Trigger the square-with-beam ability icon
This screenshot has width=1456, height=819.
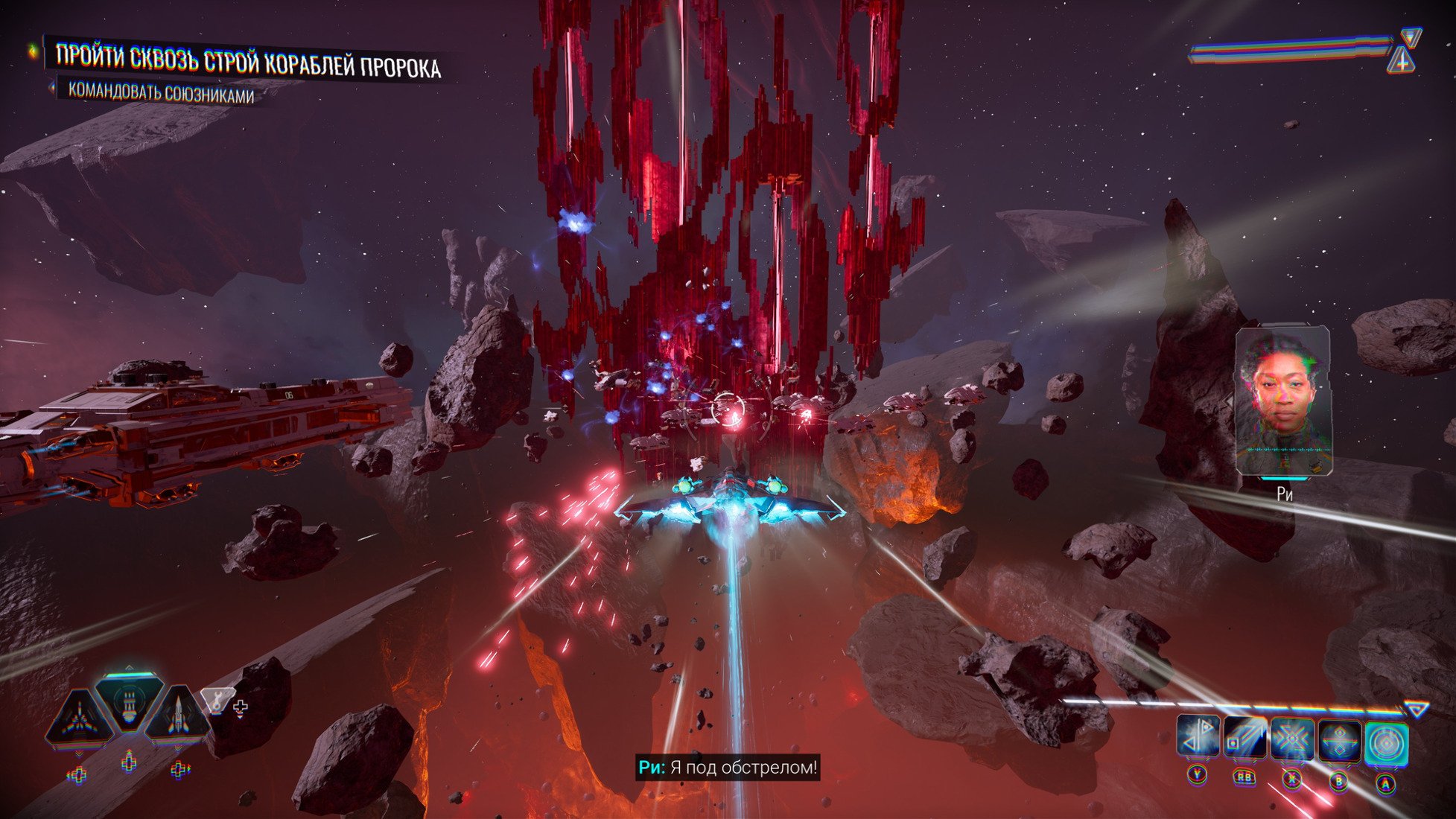tap(1244, 739)
